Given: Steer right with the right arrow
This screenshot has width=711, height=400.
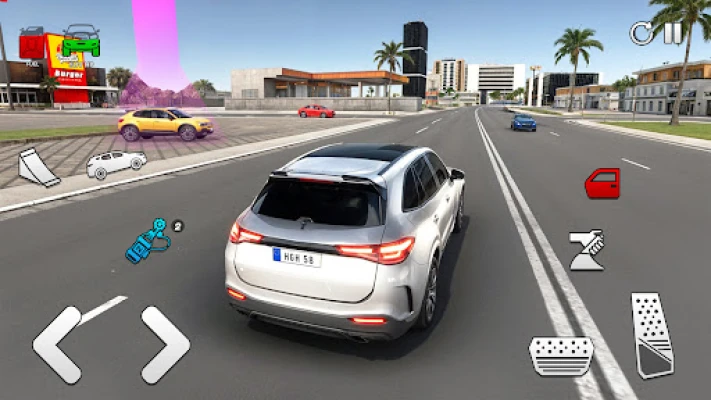Looking at the screenshot, I should coord(165,344).
